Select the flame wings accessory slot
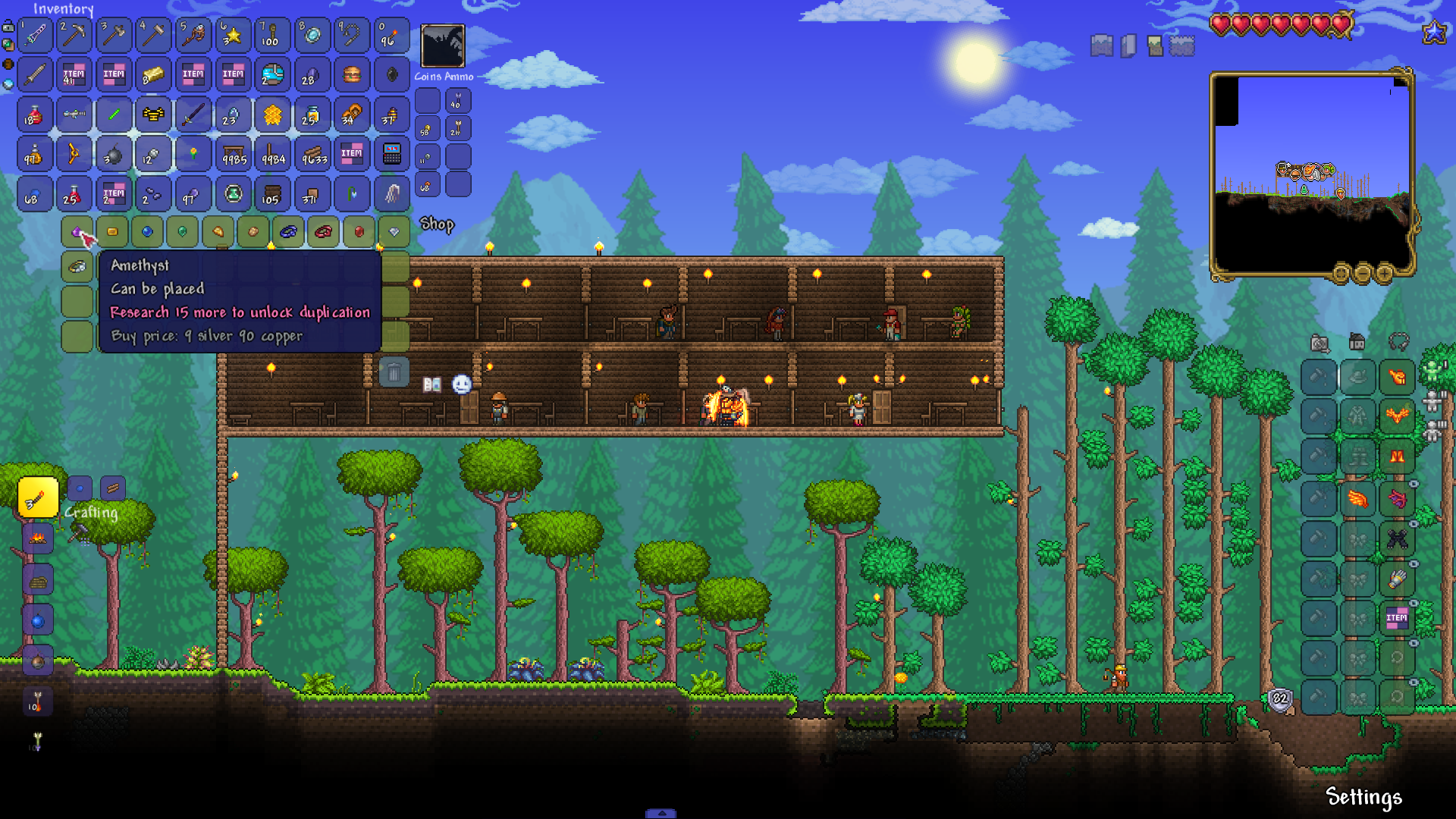Screen dimensions: 1456x819 coord(1357,498)
